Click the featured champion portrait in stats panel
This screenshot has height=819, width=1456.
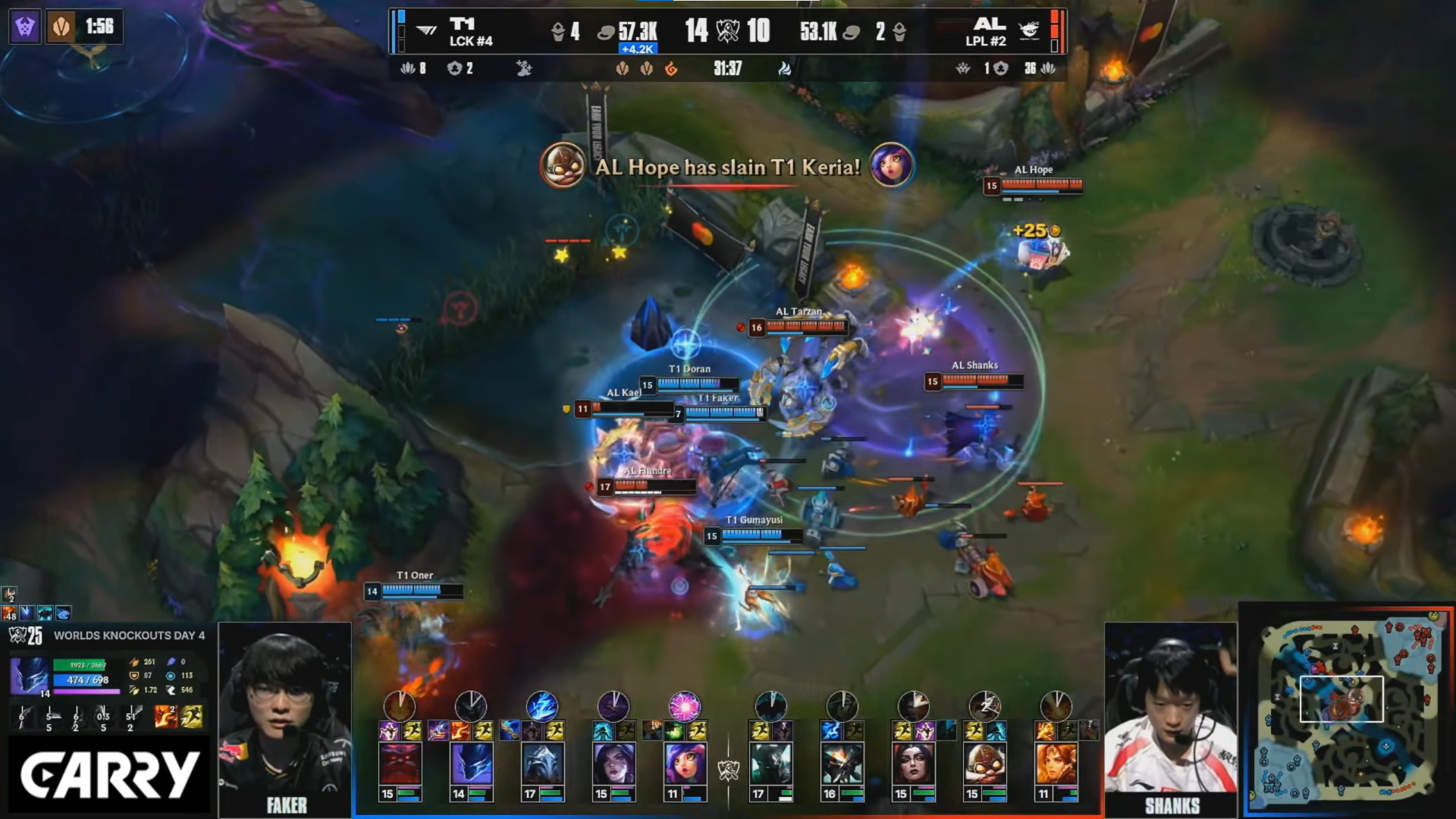coord(30,675)
